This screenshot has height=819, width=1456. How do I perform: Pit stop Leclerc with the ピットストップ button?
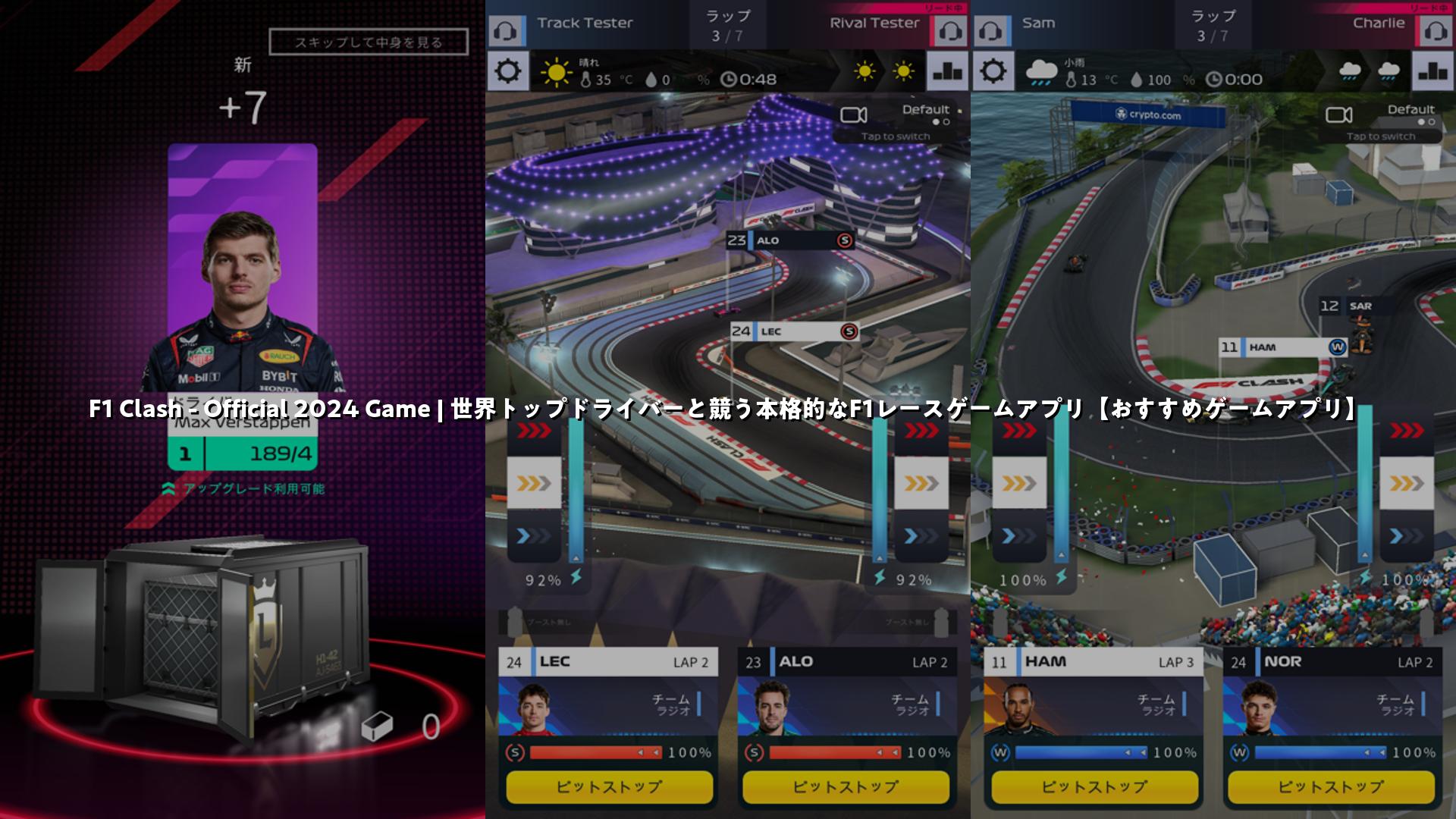609,787
